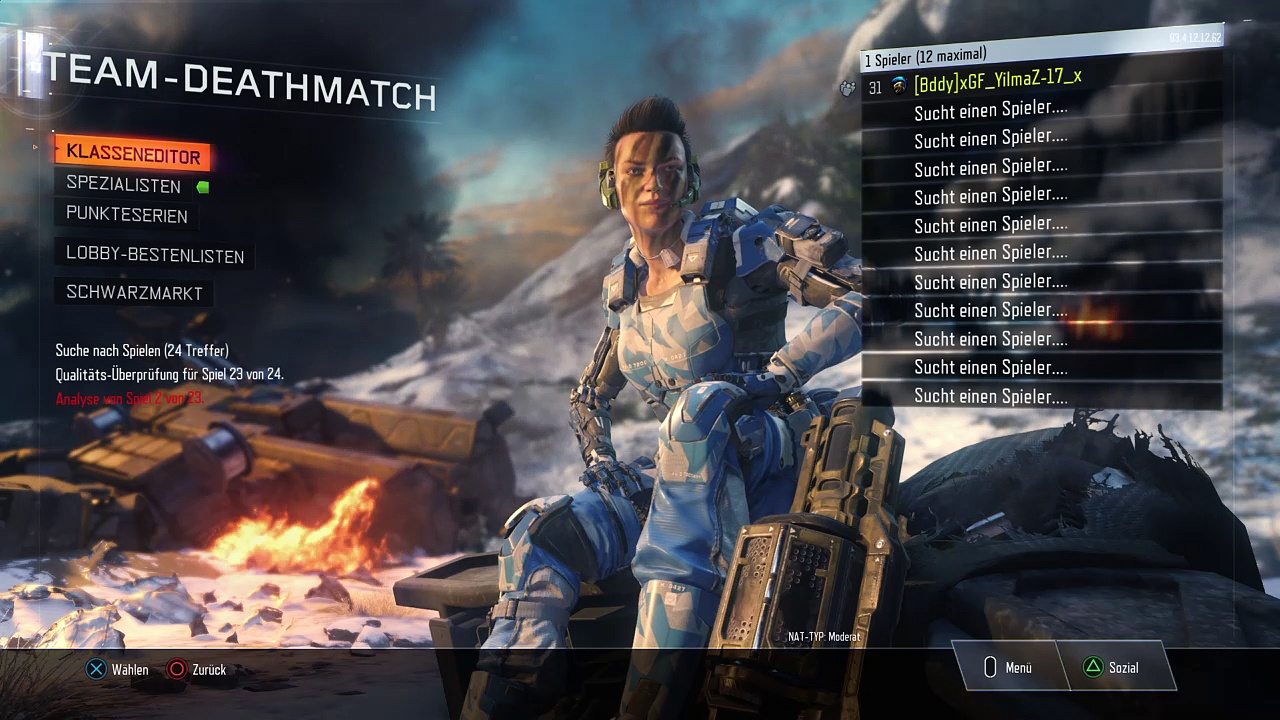Select Spezialisten from the lobby menu
Viewport: 1280px width, 720px height.
tap(124, 185)
